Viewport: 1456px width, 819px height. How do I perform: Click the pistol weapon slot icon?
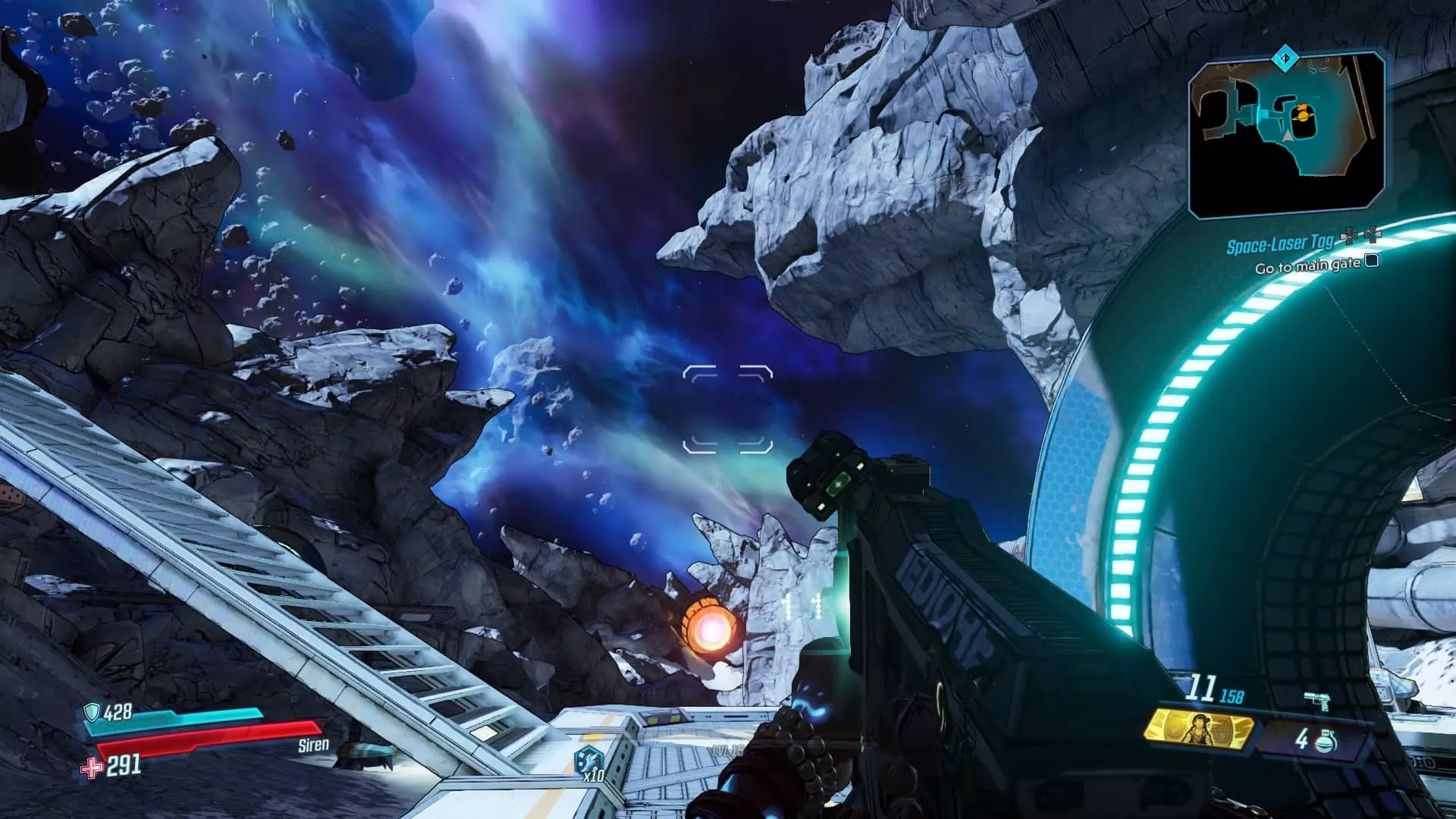point(1316,699)
